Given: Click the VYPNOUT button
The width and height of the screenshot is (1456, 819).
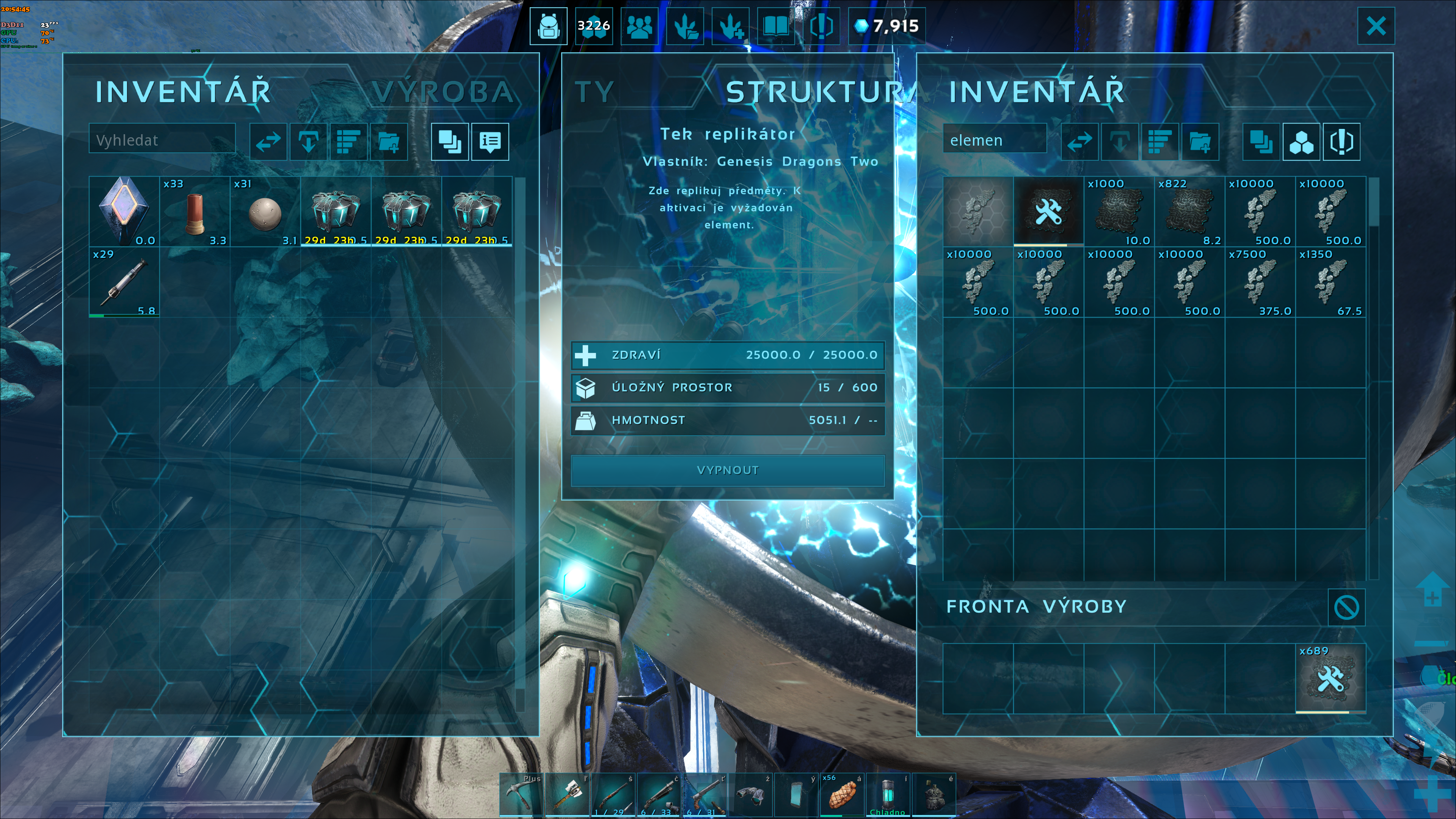Looking at the screenshot, I should (728, 470).
